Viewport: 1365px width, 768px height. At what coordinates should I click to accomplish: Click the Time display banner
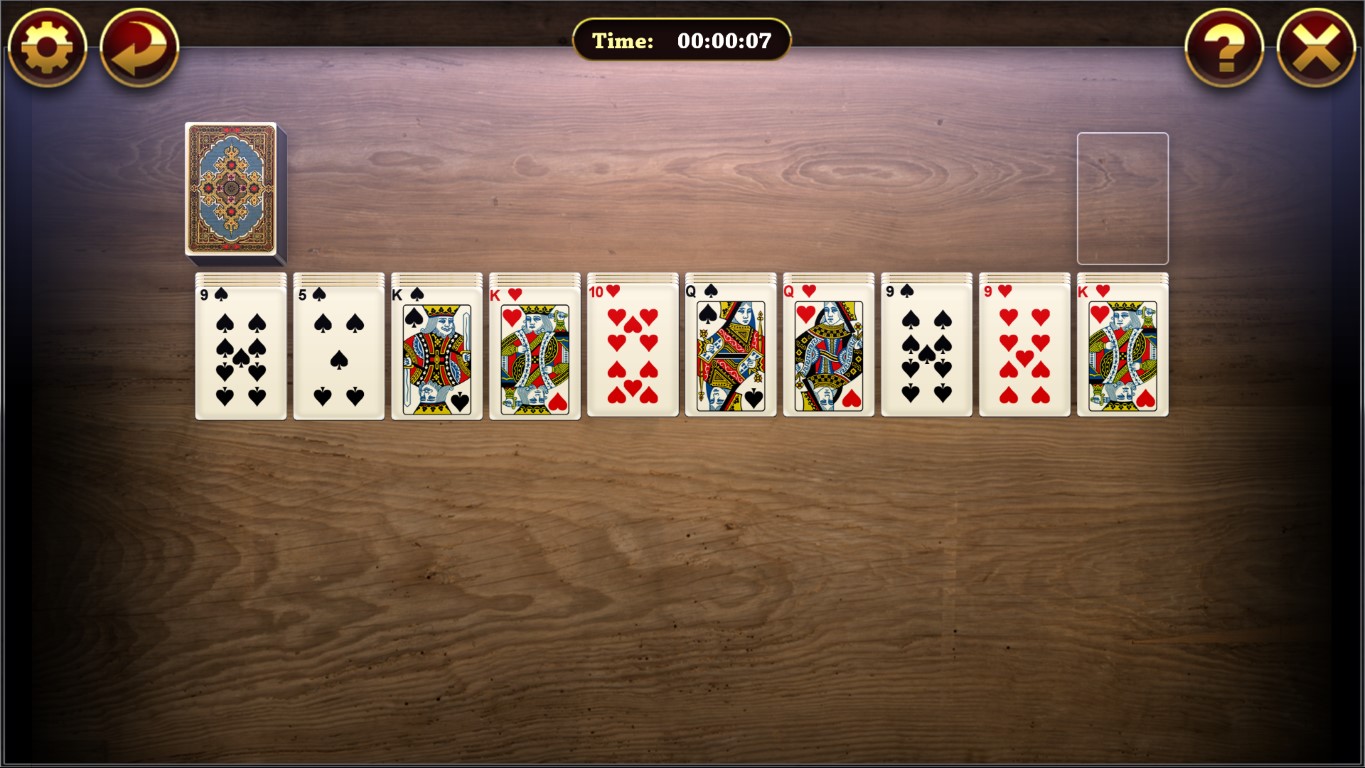click(x=683, y=40)
